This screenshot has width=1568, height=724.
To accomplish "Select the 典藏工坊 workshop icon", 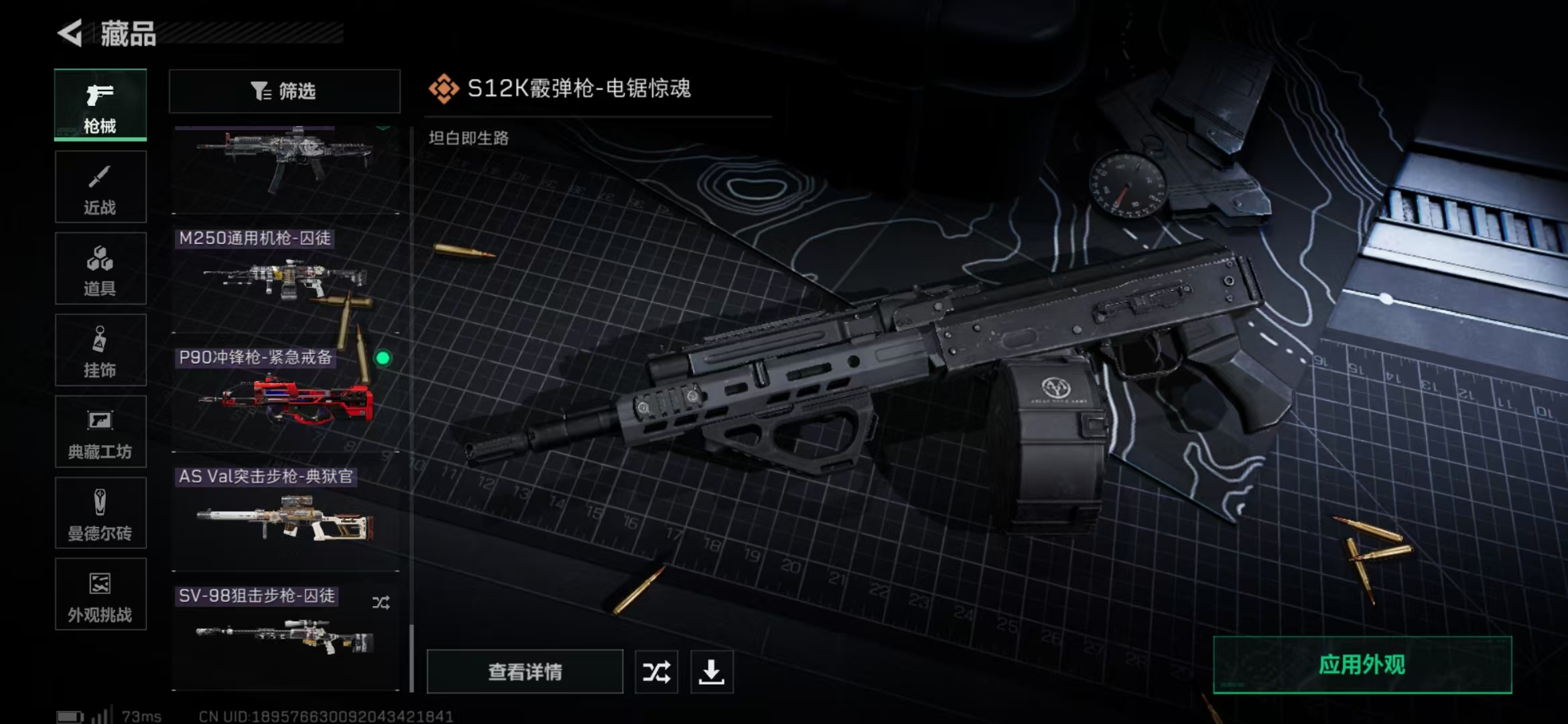I will [x=99, y=432].
